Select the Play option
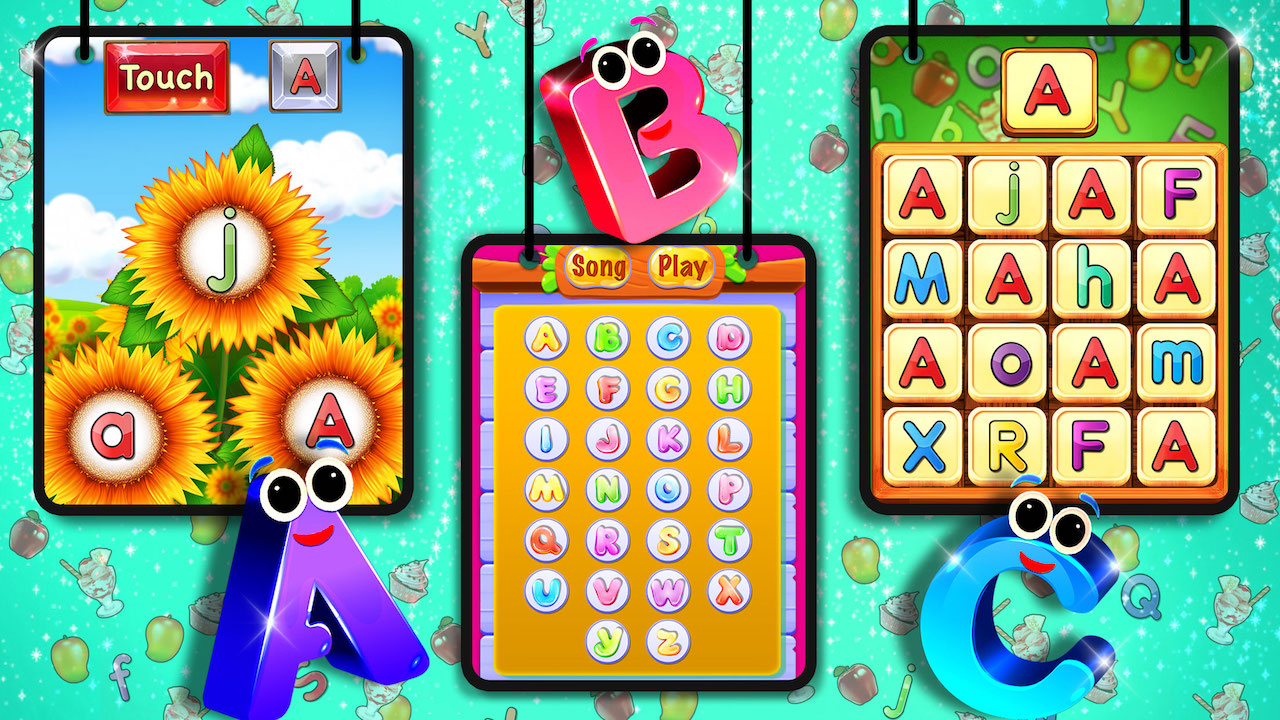The image size is (1280, 720). (680, 268)
